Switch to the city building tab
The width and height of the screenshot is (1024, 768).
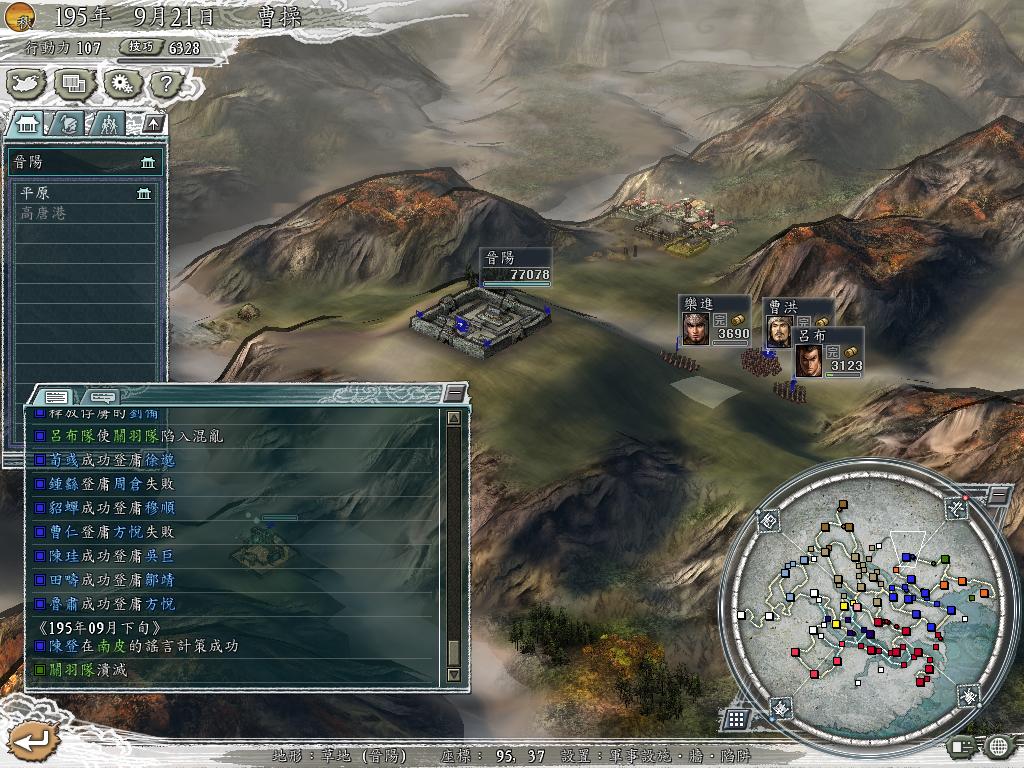[x=28, y=124]
